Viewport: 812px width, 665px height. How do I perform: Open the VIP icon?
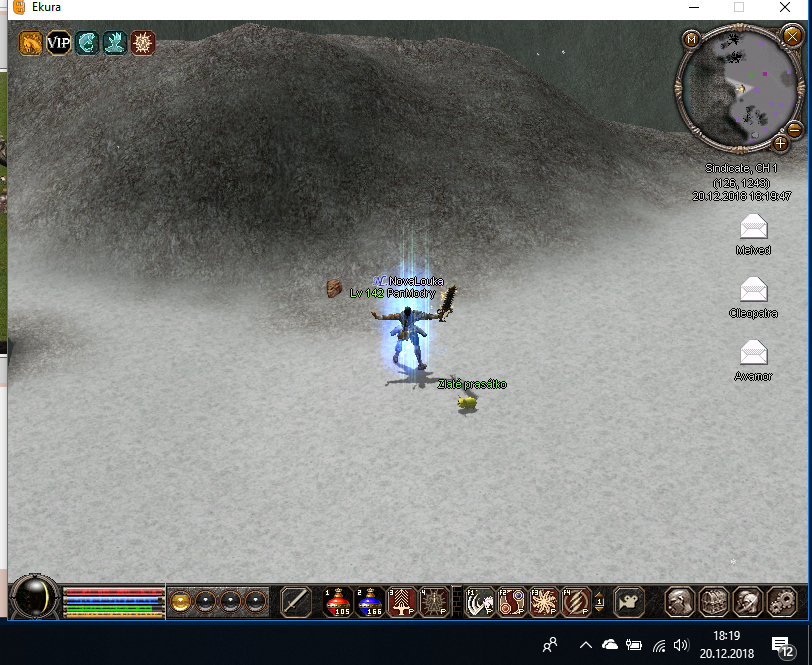pos(59,43)
